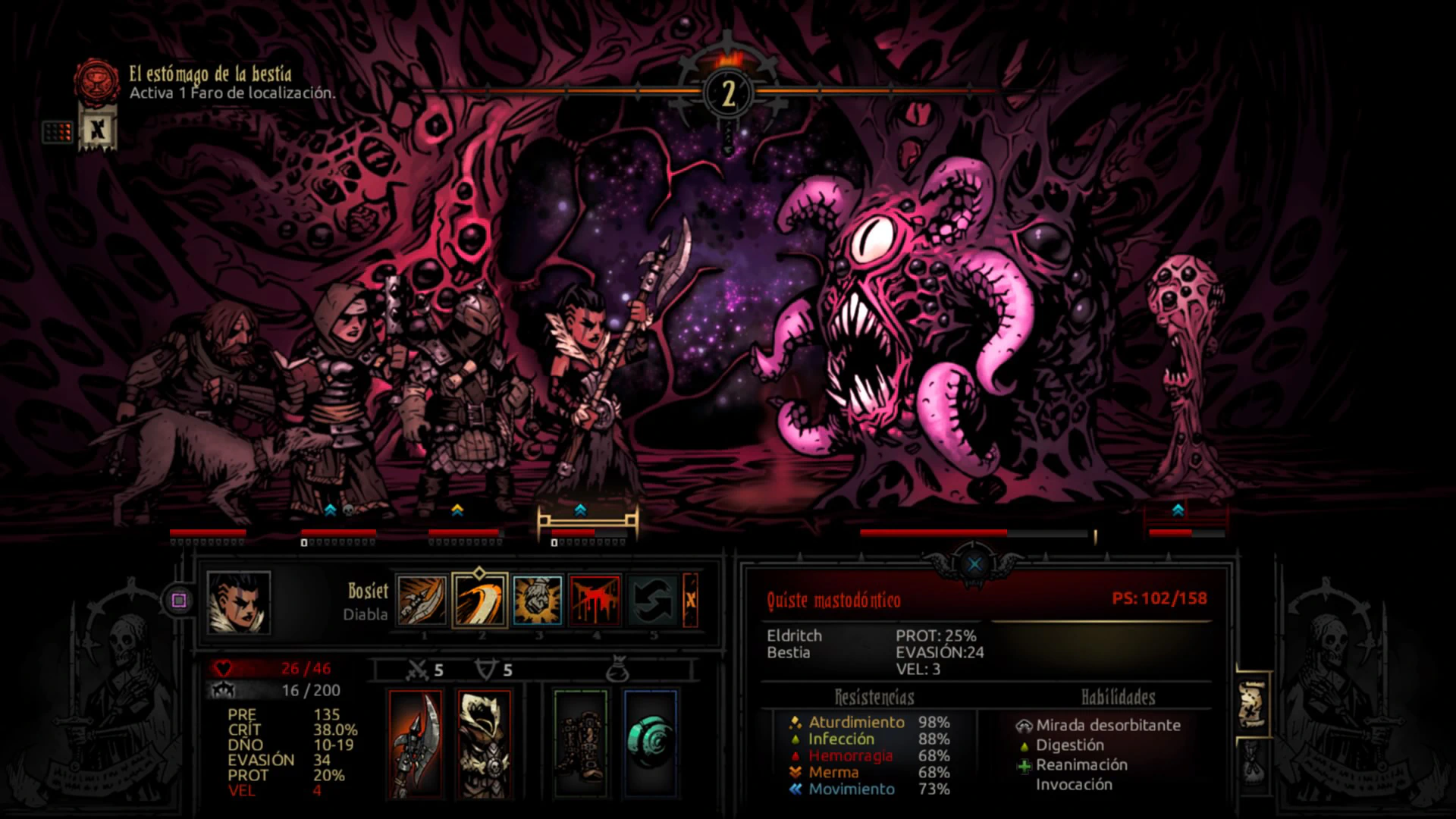Click the orange pass turn button
The width and height of the screenshot is (1456, 819).
pos(690,600)
